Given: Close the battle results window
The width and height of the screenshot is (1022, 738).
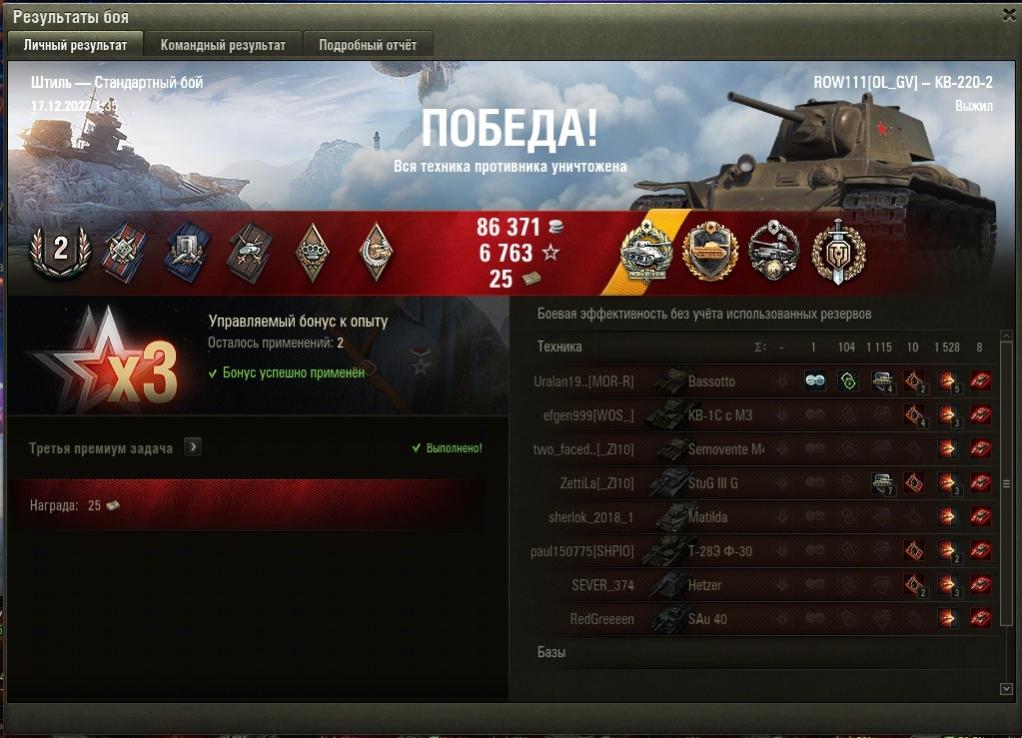Looking at the screenshot, I should (1009, 15).
